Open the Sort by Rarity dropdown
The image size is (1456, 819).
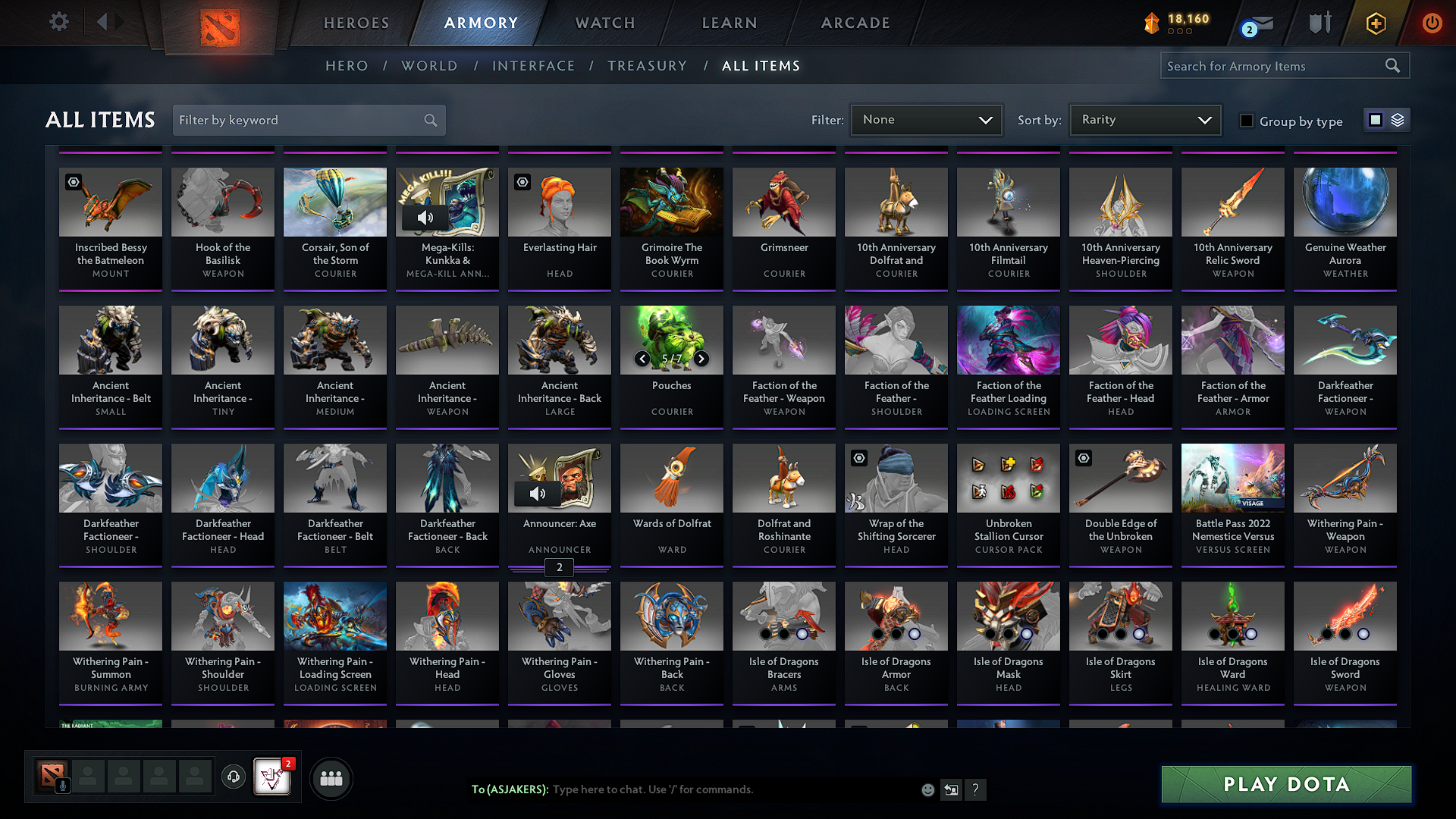tap(1145, 120)
